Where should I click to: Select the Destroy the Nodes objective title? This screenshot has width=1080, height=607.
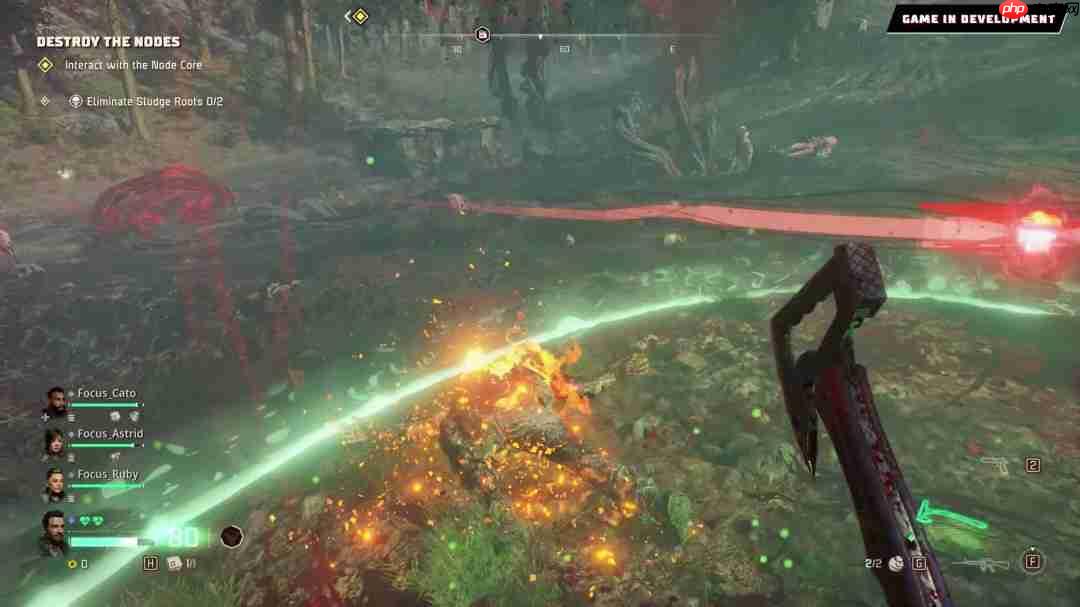(108, 42)
